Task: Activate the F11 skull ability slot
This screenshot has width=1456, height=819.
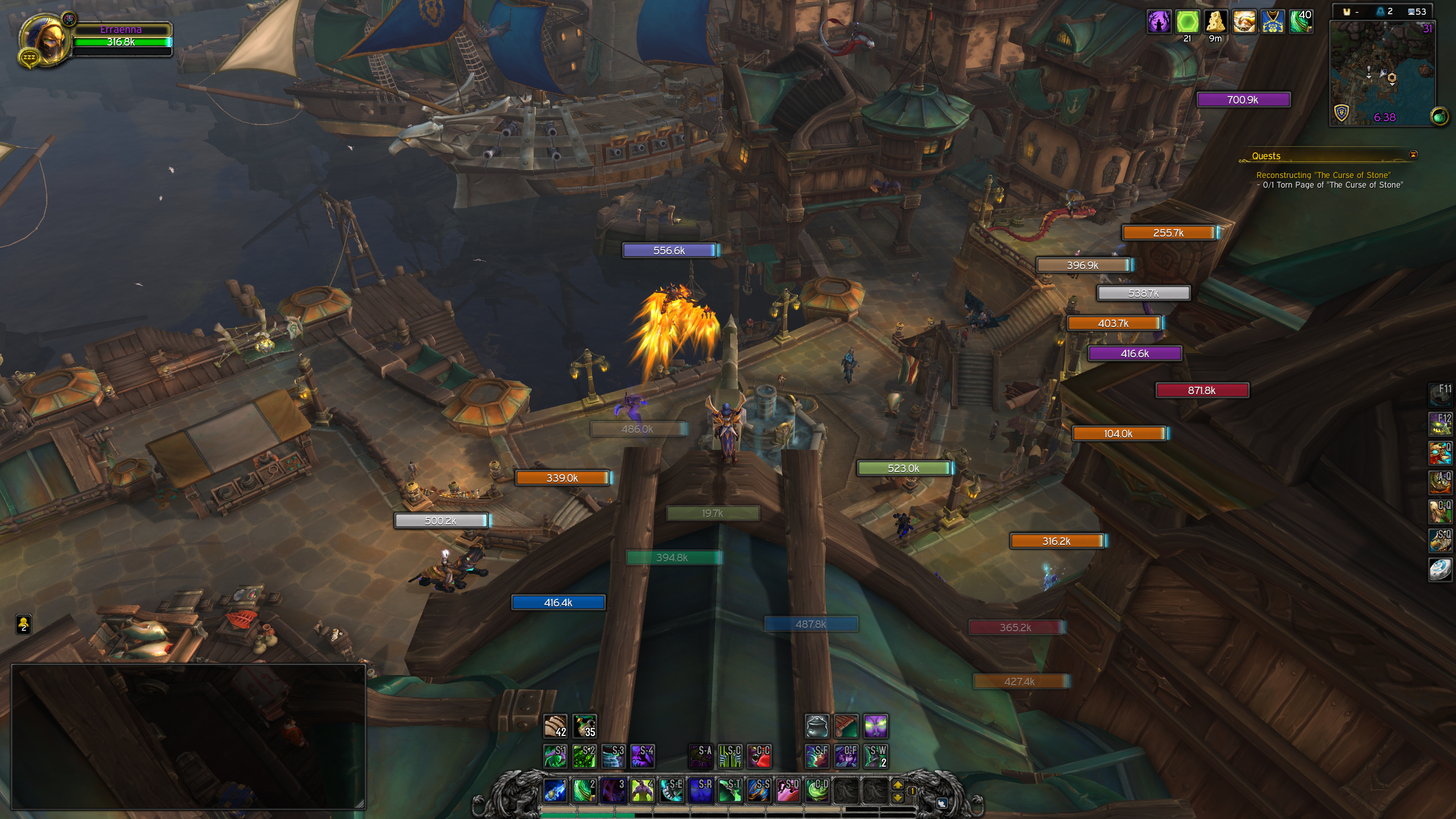Action: (1440, 394)
